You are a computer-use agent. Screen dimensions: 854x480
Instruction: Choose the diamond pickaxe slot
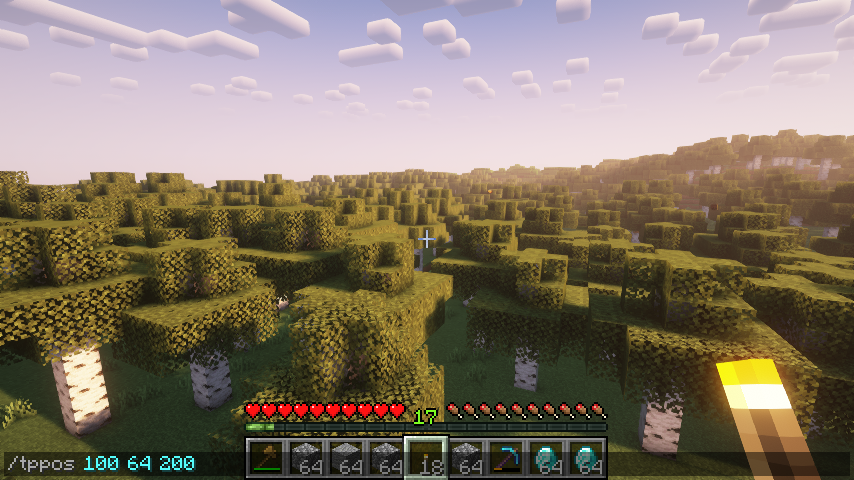[x=506, y=459]
